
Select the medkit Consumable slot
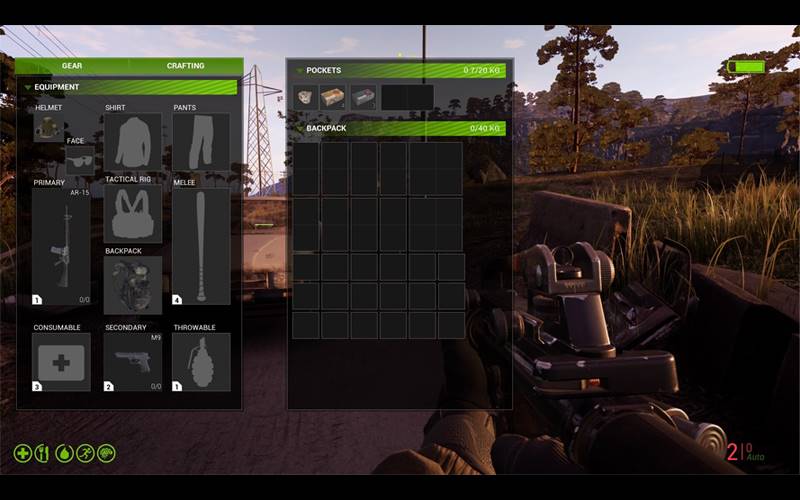click(x=61, y=361)
